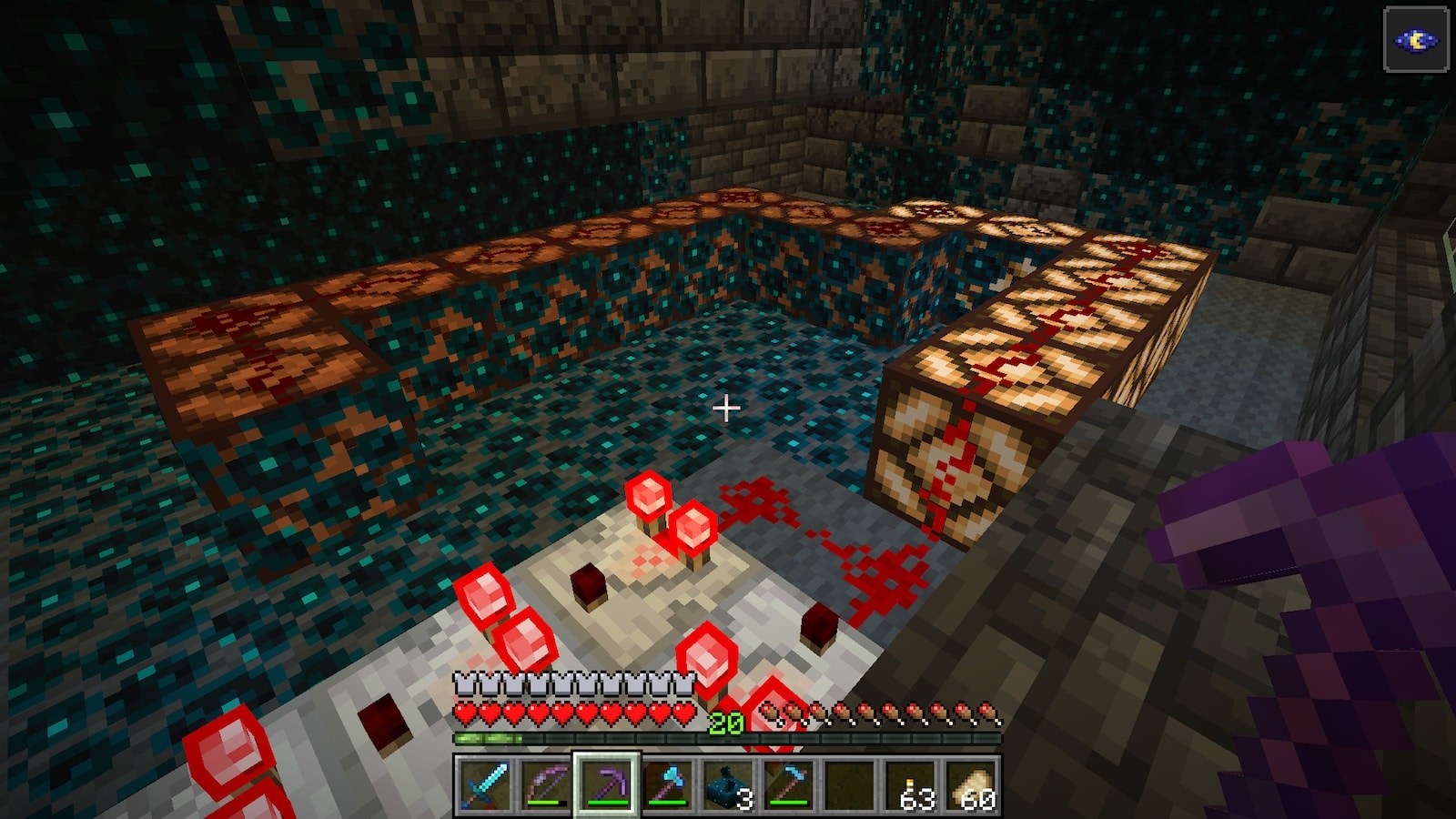Image resolution: width=1456 pixels, height=819 pixels.
Task: Choose the diamond axe in hotbar
Action: pos(667,784)
